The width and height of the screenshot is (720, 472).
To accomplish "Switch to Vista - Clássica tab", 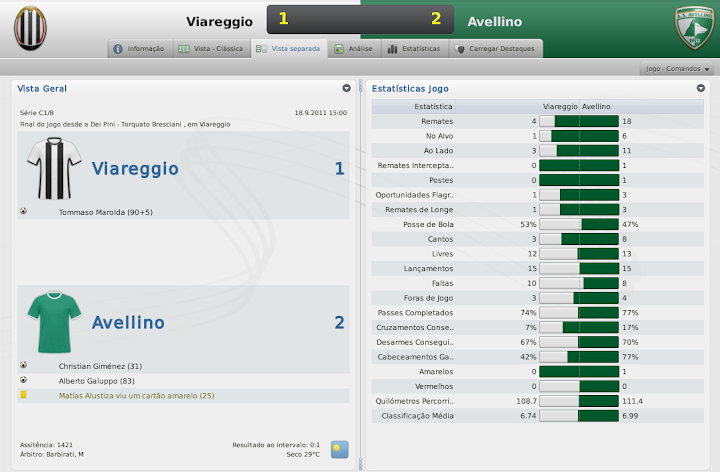I will coord(210,48).
